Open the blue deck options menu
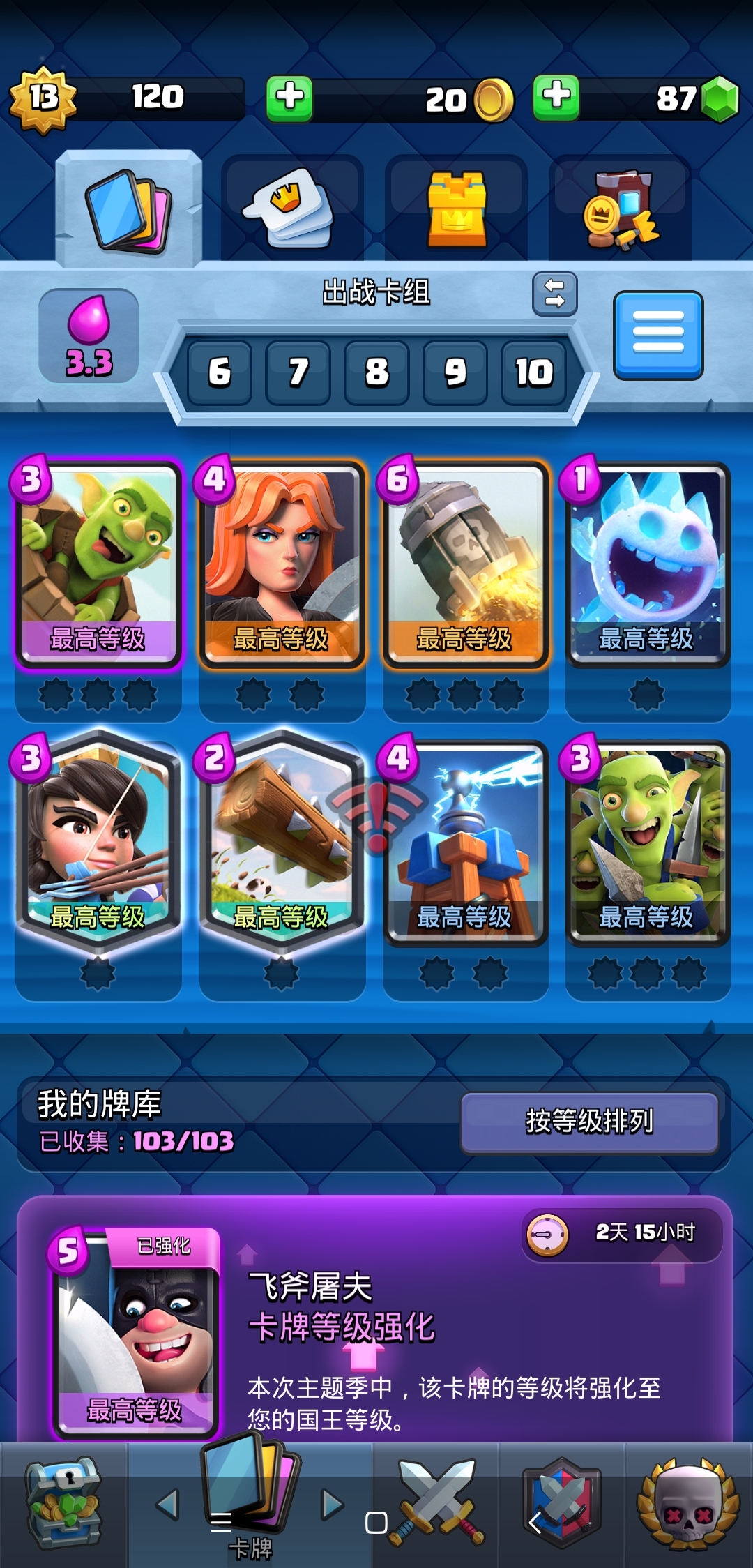This screenshot has height=1568, width=753. [x=658, y=336]
